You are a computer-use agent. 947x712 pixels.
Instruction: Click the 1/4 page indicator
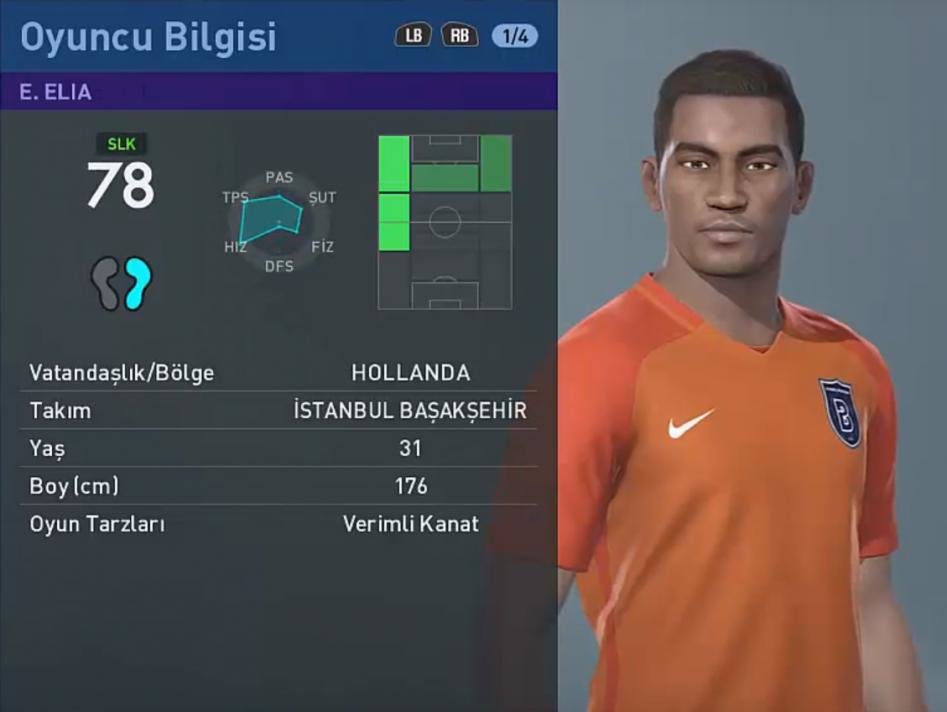coord(514,36)
